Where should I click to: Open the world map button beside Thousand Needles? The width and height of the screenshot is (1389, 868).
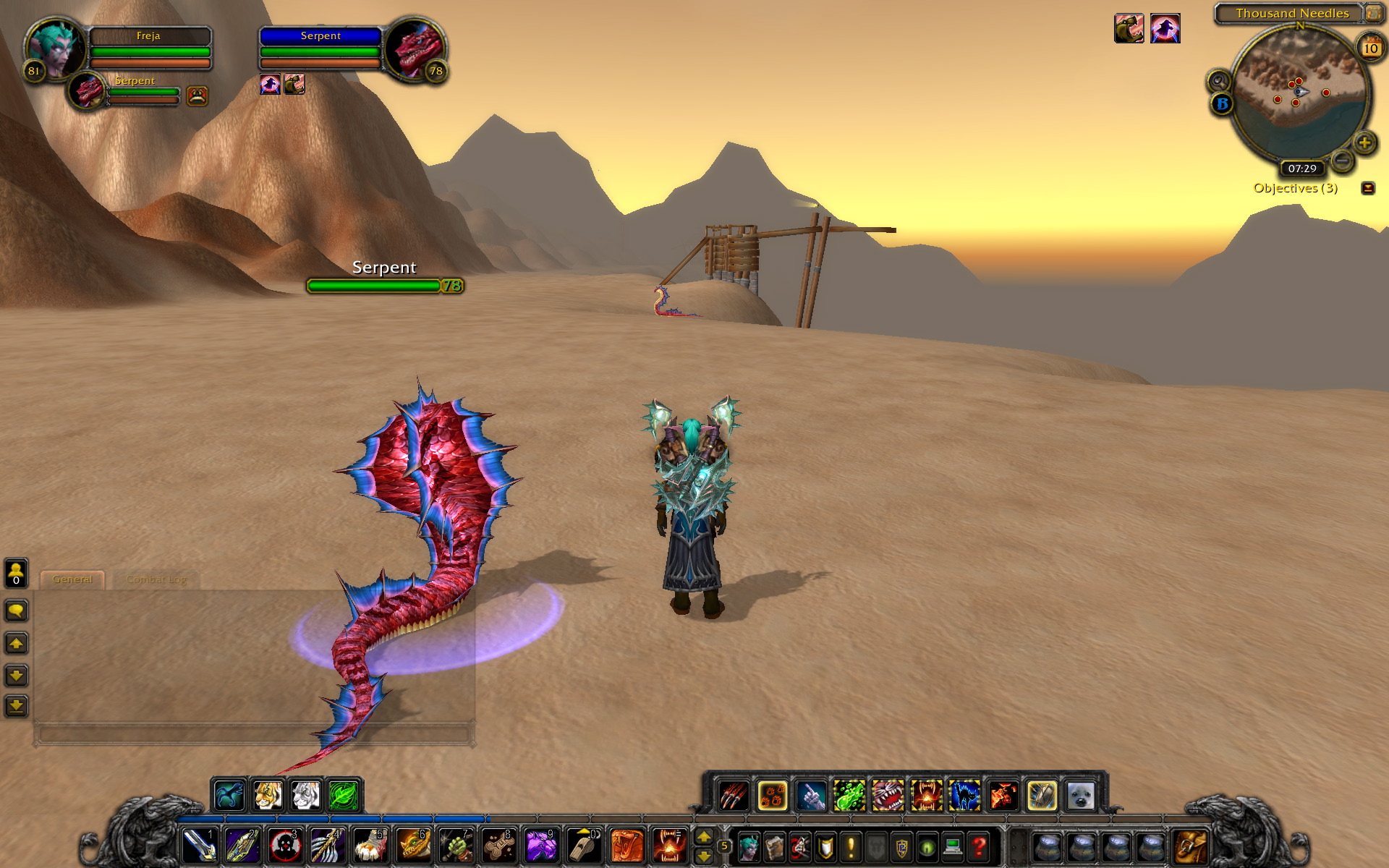tap(1372, 13)
